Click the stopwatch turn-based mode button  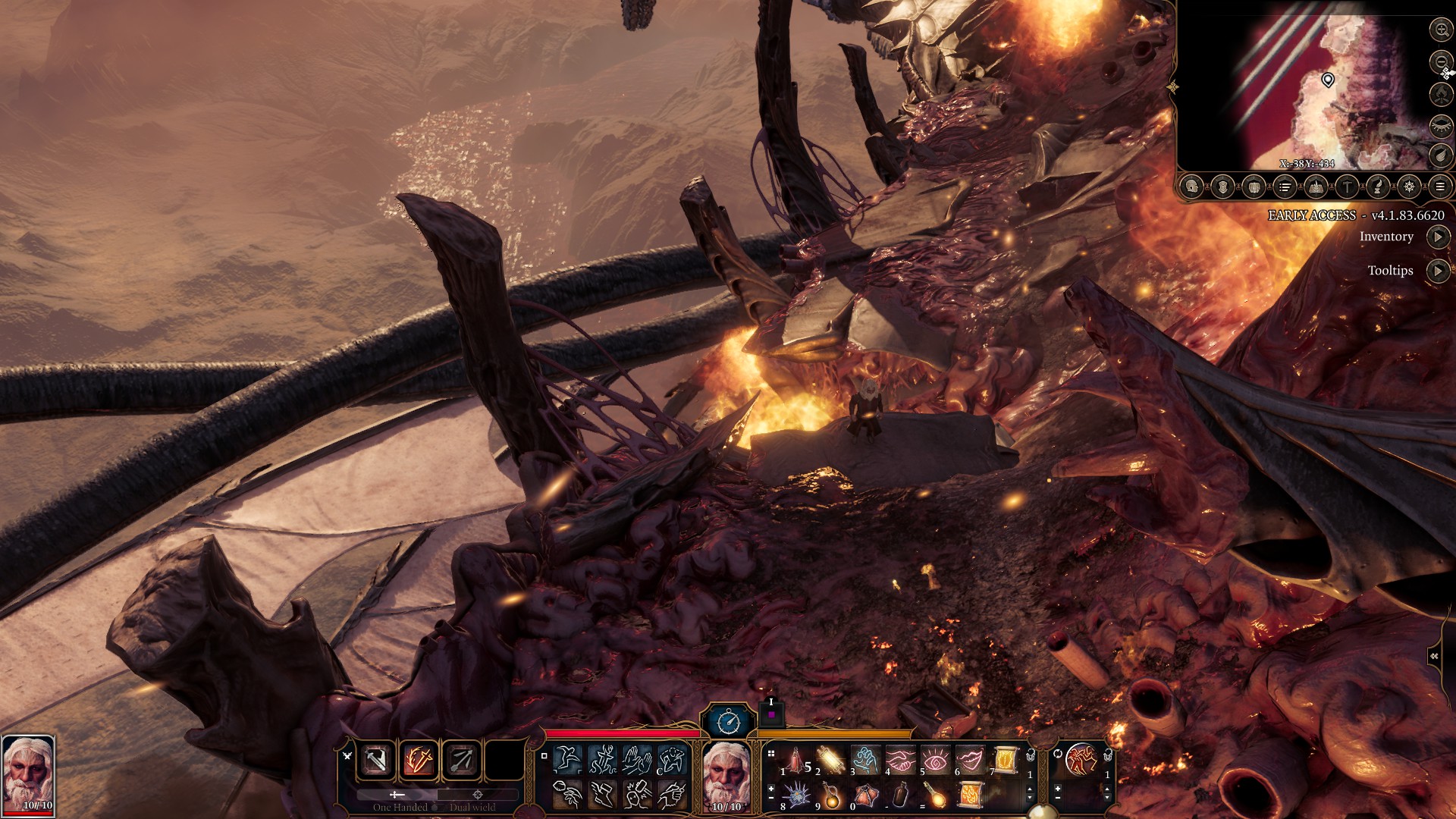[x=728, y=721]
